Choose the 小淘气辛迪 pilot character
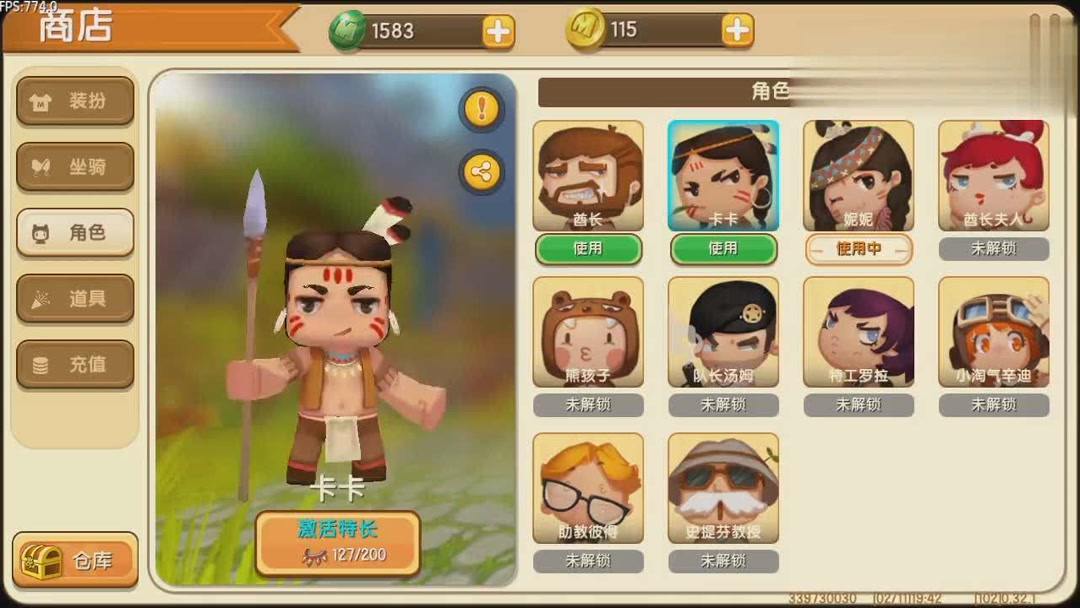Screen dimensions: 1080x608 (x=993, y=332)
